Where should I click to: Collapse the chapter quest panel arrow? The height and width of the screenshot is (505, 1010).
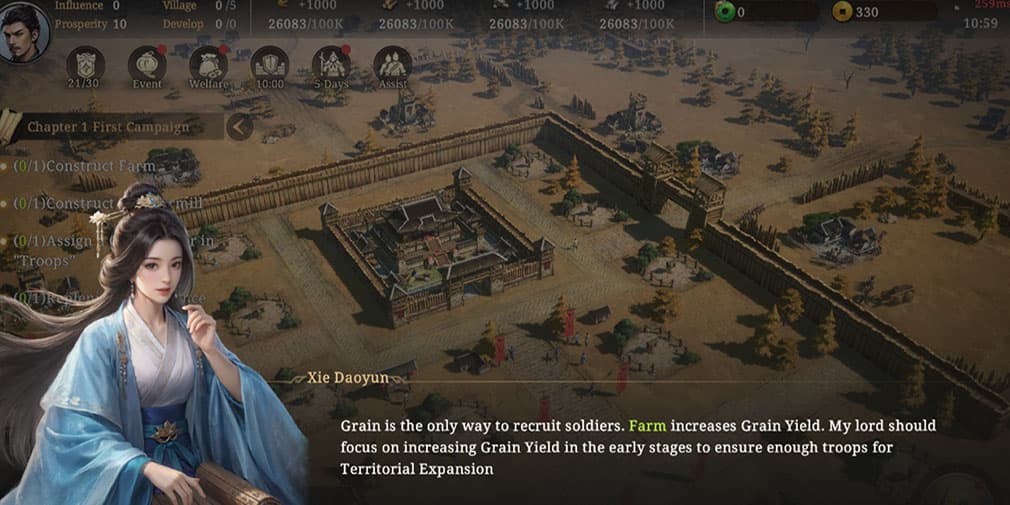[239, 127]
